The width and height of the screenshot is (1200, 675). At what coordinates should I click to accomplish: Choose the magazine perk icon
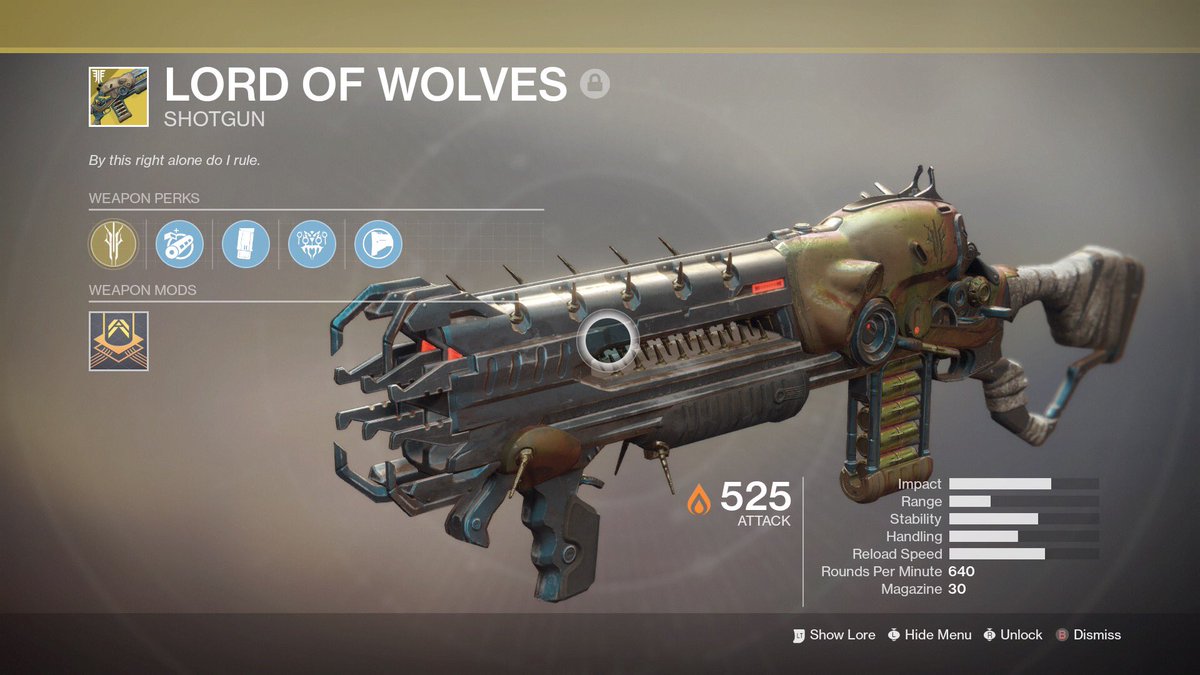(x=246, y=244)
